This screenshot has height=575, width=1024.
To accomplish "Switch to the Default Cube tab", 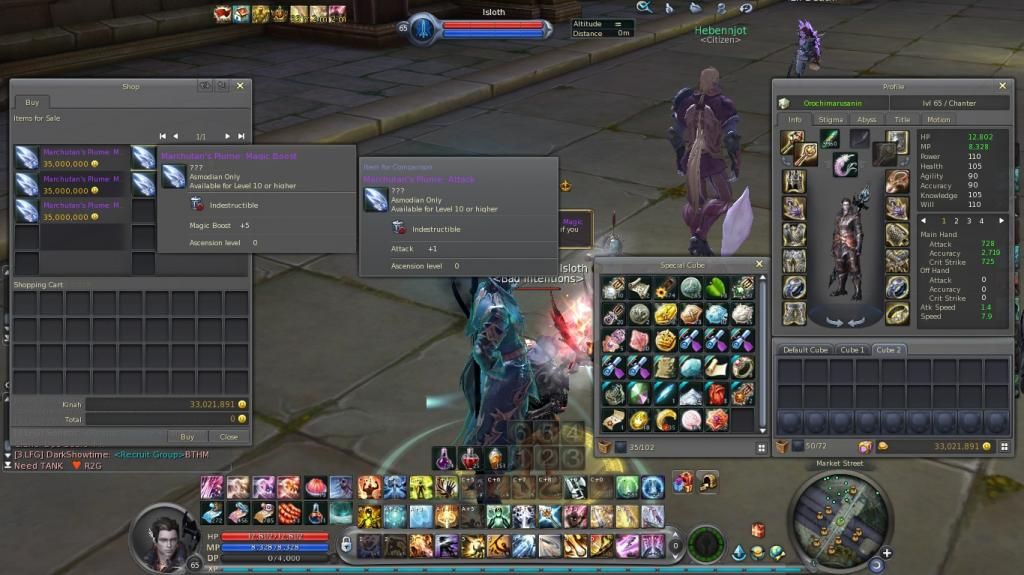I will (x=805, y=350).
